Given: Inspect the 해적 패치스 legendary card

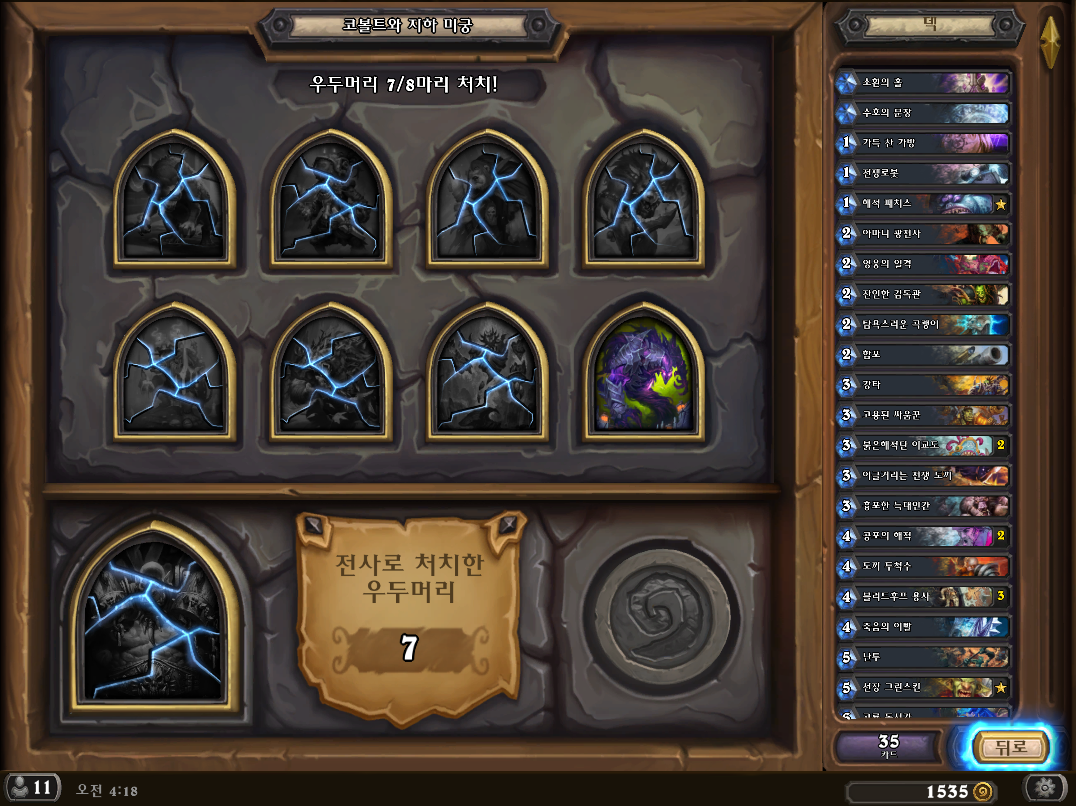Looking at the screenshot, I should (x=922, y=204).
